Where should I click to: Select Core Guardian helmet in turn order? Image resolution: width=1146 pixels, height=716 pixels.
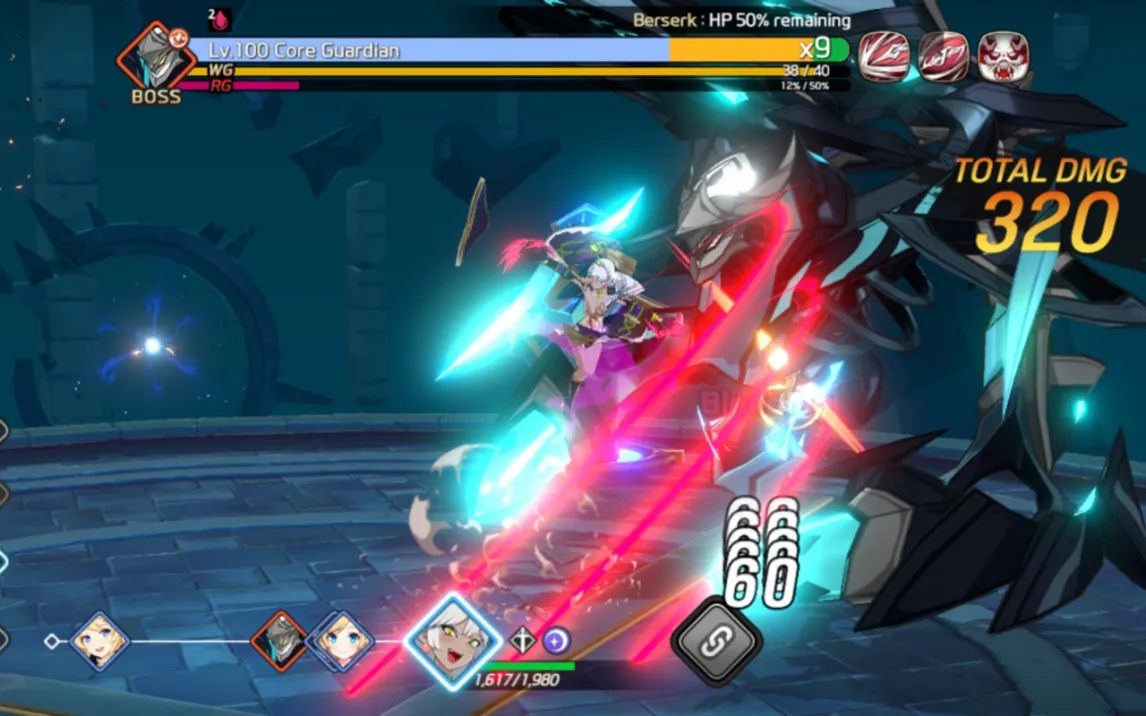coord(279,640)
